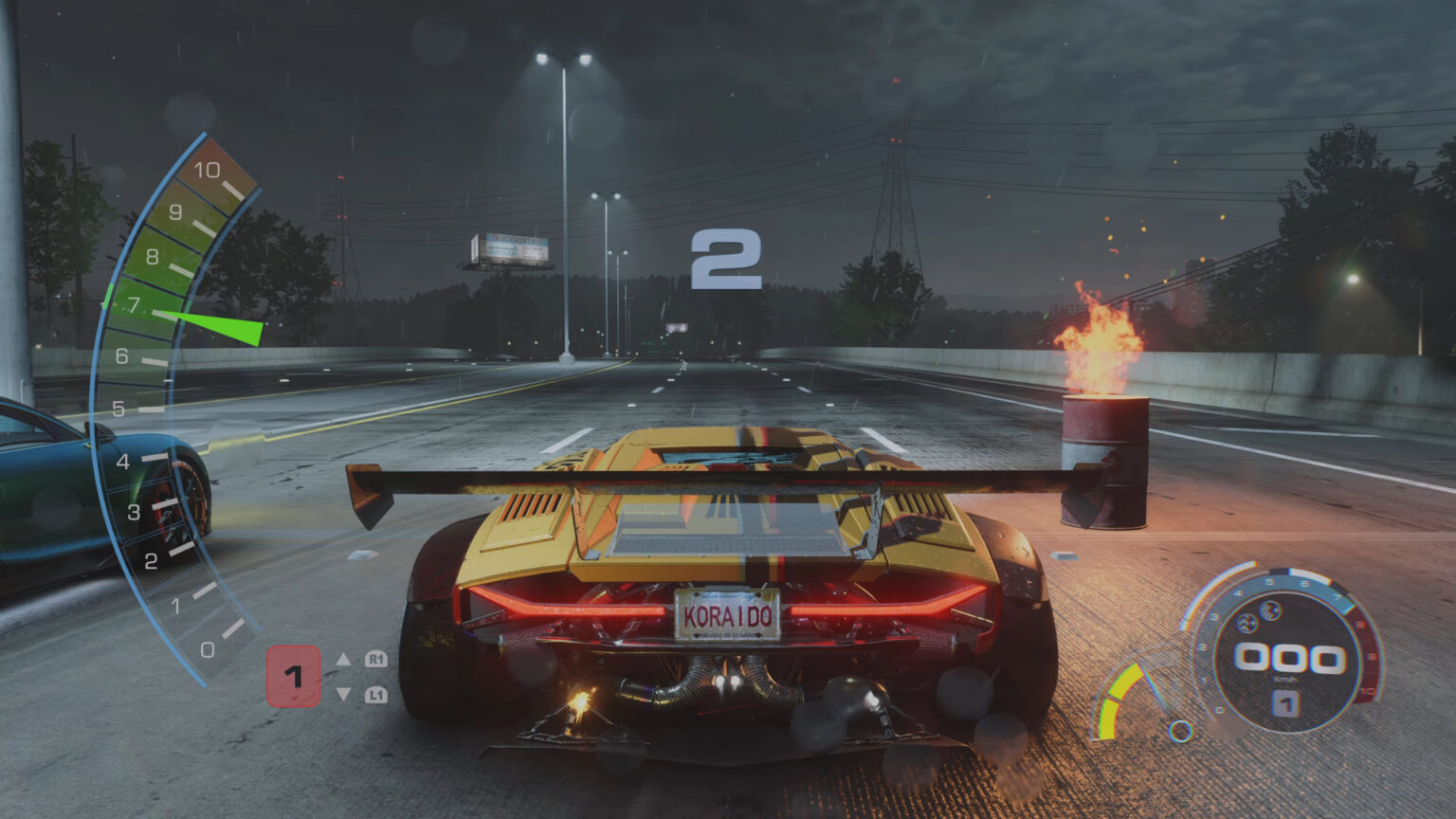1456x819 pixels.
Task: Select the left nitrous swirl icon on speedometer
Action: point(1246,624)
